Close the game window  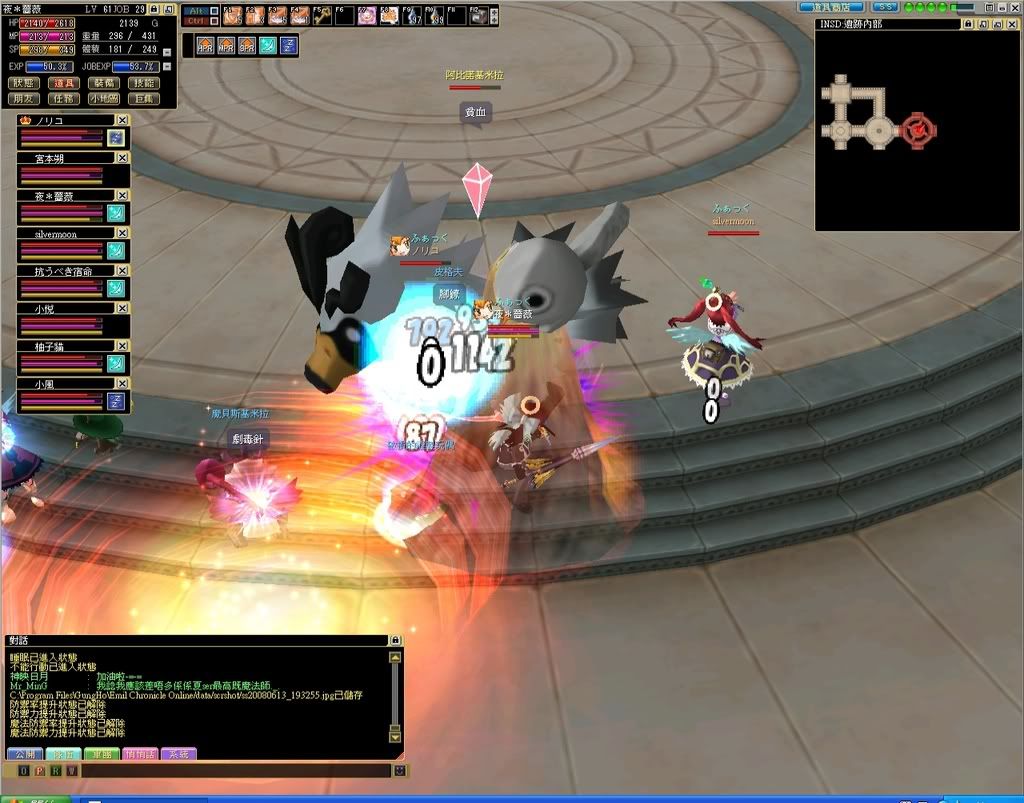point(1015,7)
